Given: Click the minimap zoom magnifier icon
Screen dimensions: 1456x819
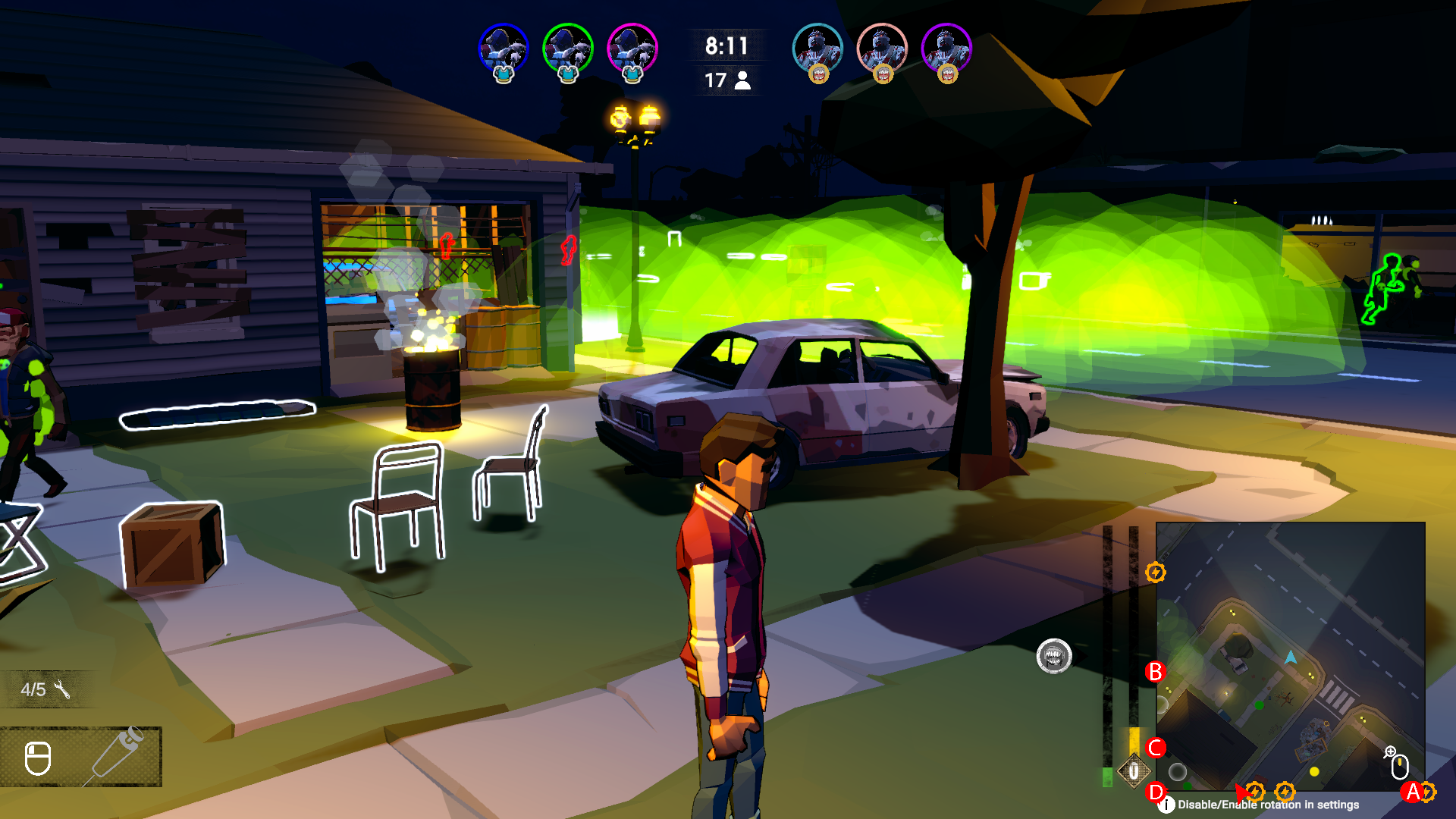Looking at the screenshot, I should click(1389, 752).
